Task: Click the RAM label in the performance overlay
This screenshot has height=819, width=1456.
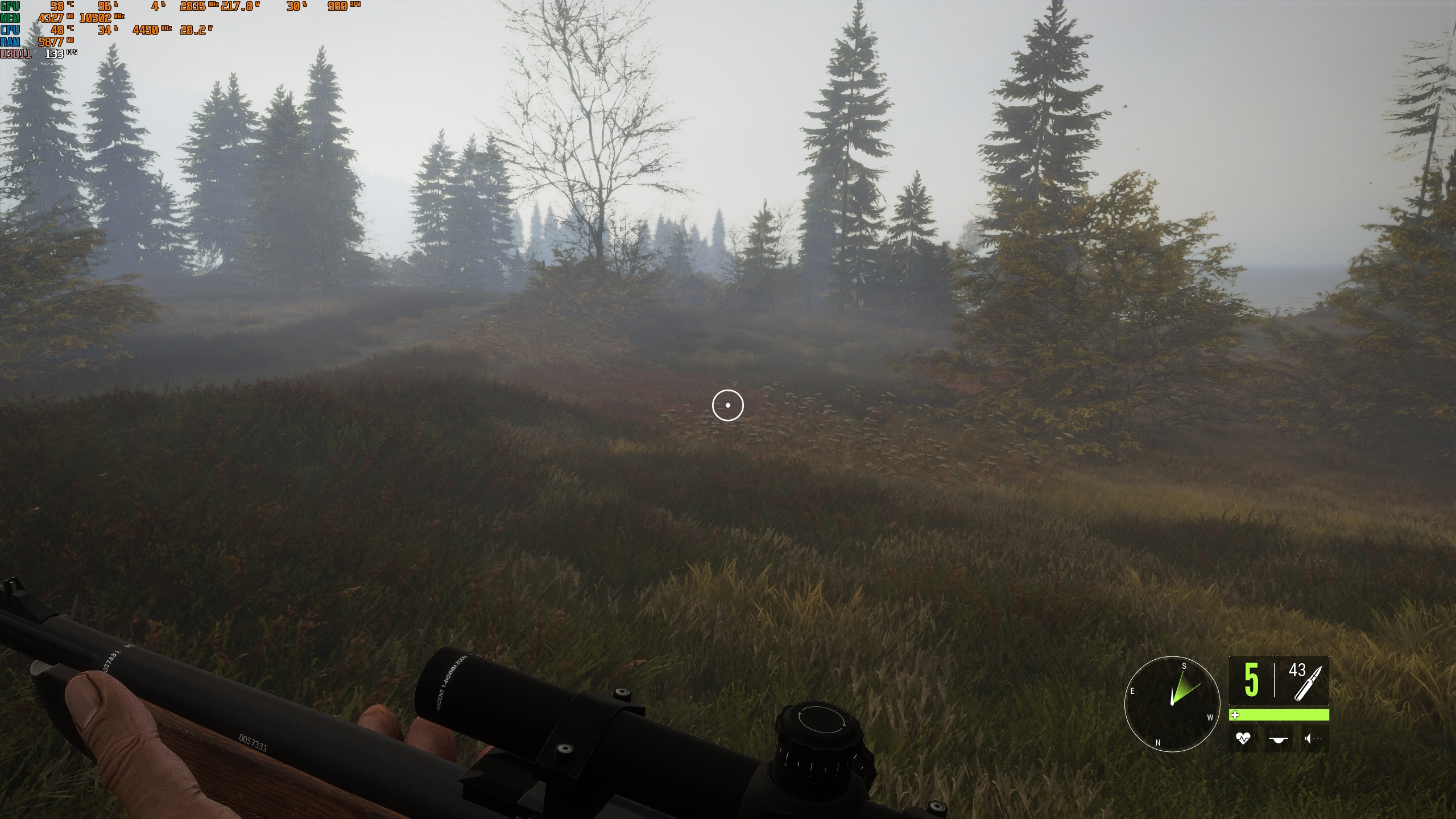Action: 9,40
